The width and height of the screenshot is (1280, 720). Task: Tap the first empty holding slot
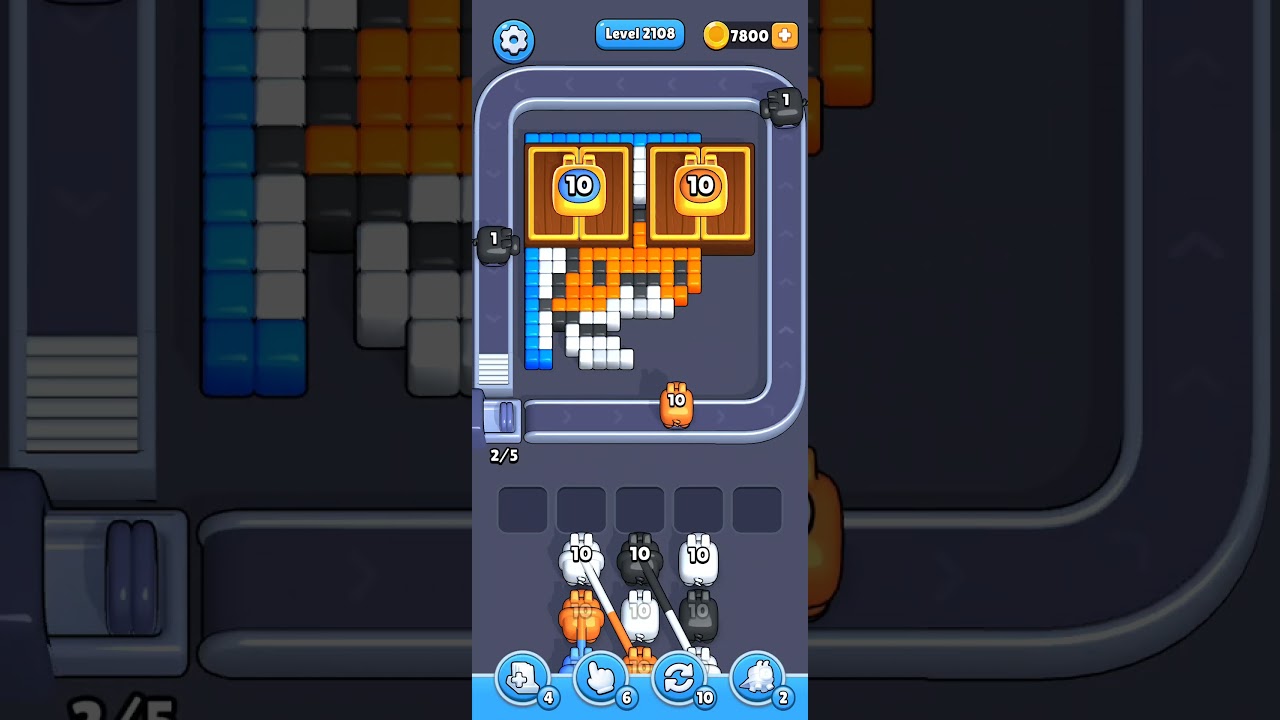pos(523,508)
